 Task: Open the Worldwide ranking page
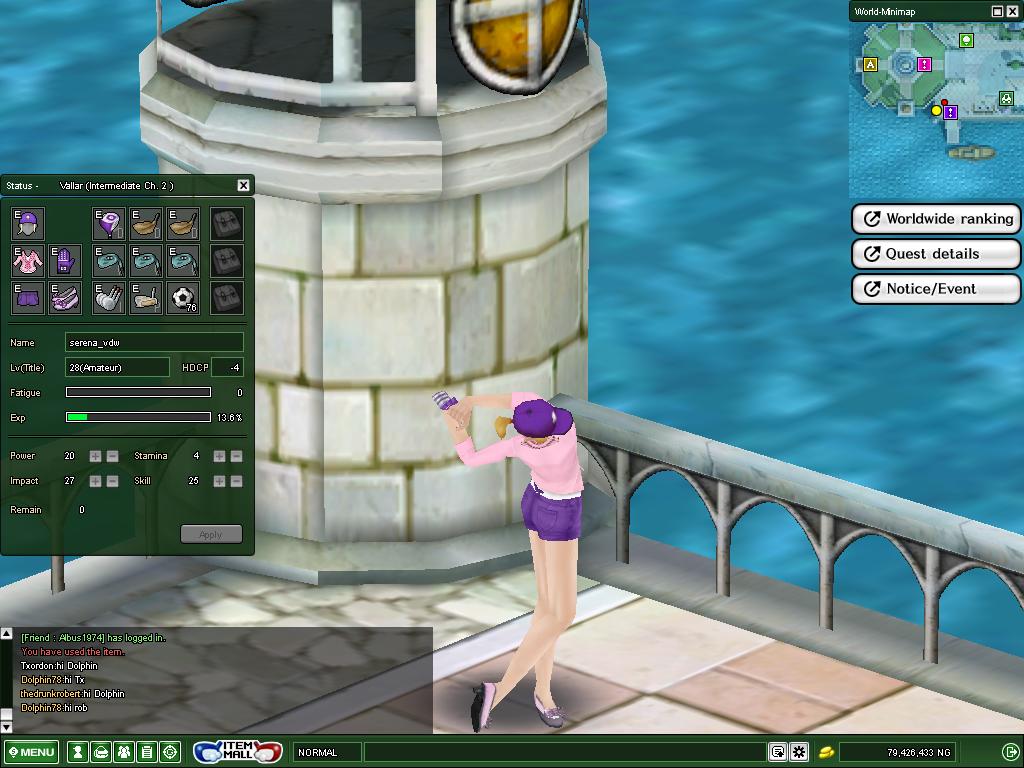[x=936, y=219]
